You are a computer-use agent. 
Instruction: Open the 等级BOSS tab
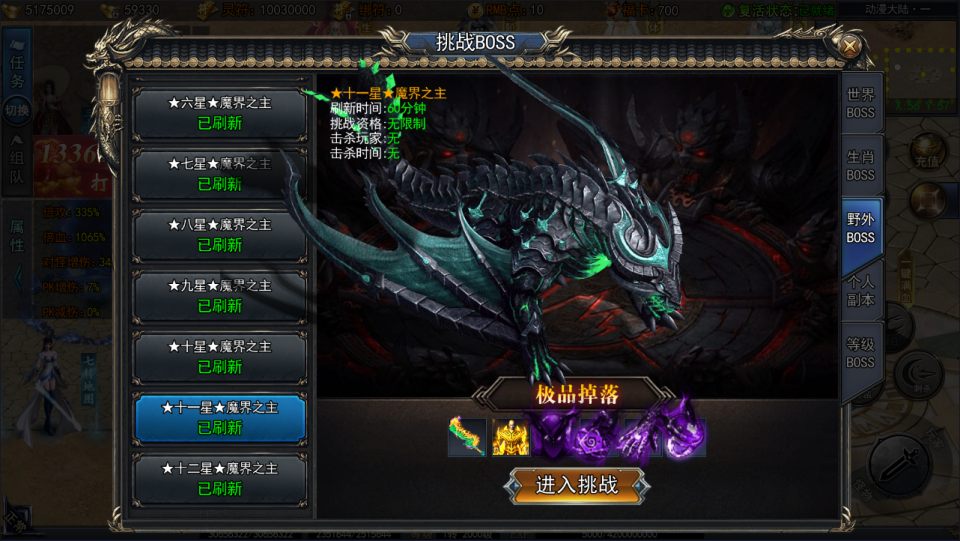click(860, 353)
